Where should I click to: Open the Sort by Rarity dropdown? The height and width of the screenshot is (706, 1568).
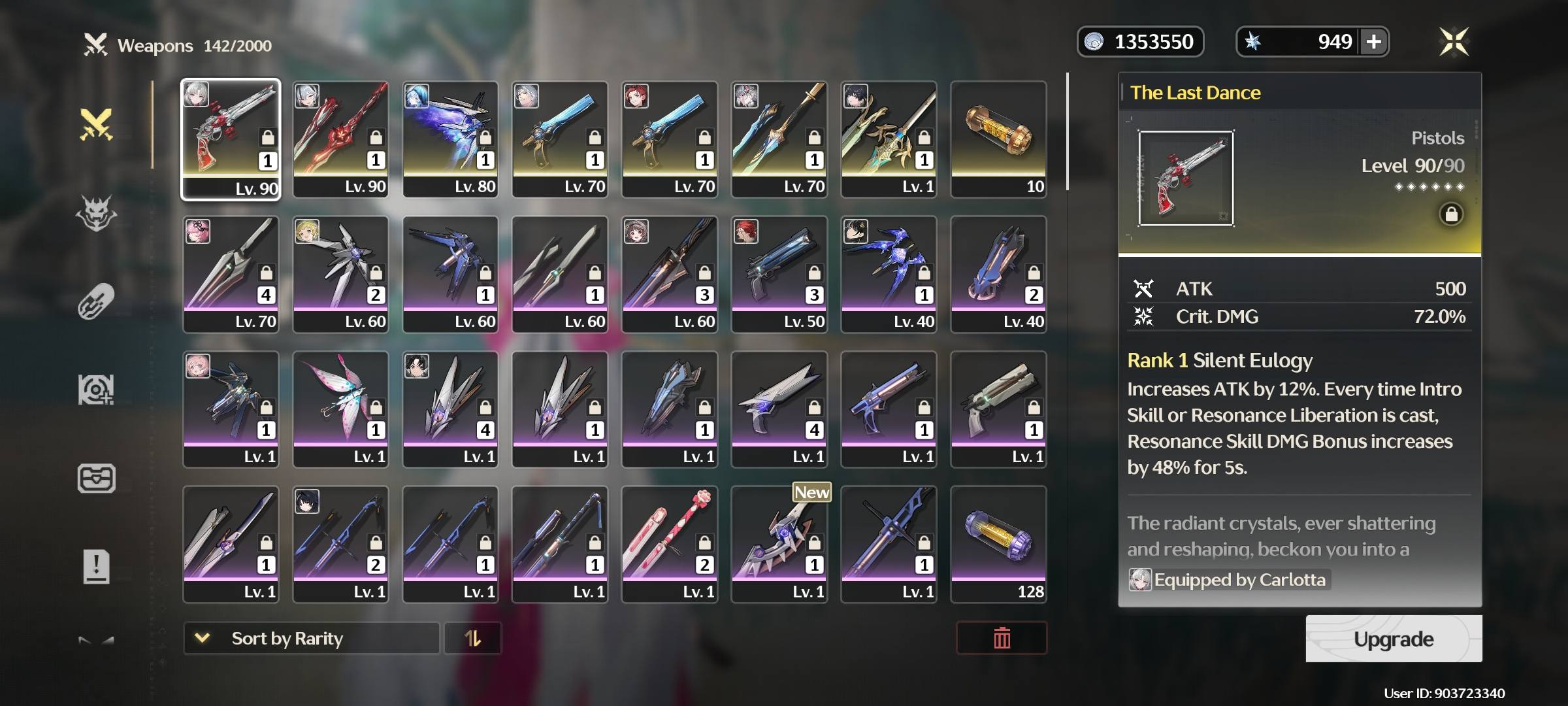311,638
